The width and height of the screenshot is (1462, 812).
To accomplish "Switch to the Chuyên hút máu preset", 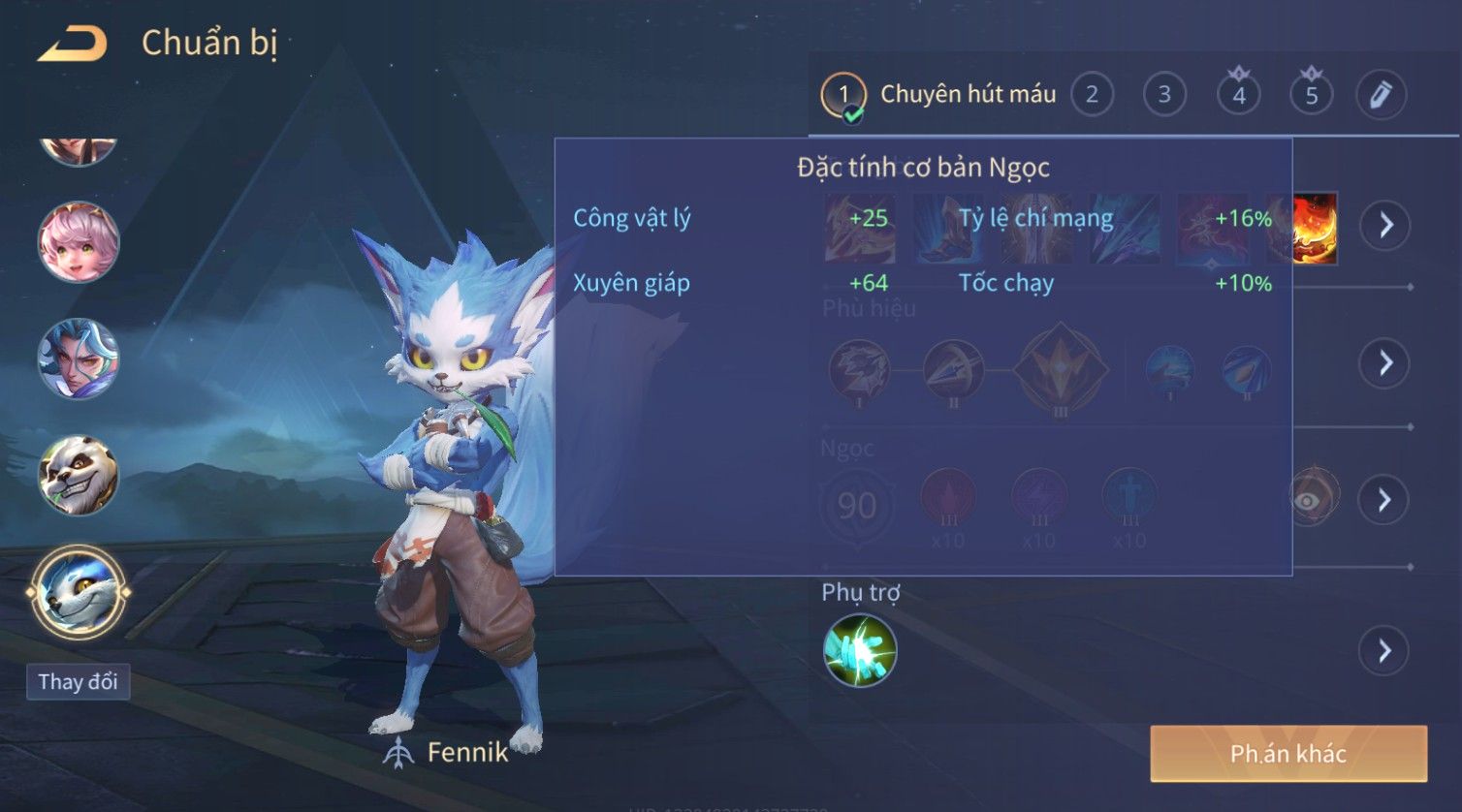I will coord(938,95).
